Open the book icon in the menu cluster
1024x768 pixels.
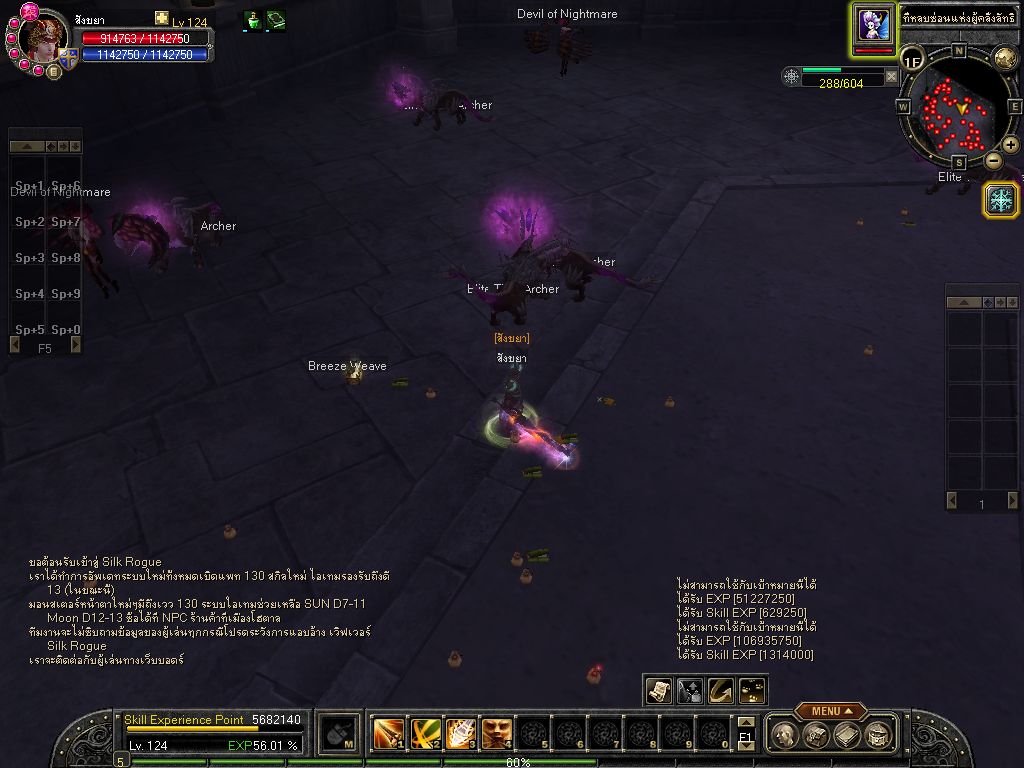click(x=847, y=735)
